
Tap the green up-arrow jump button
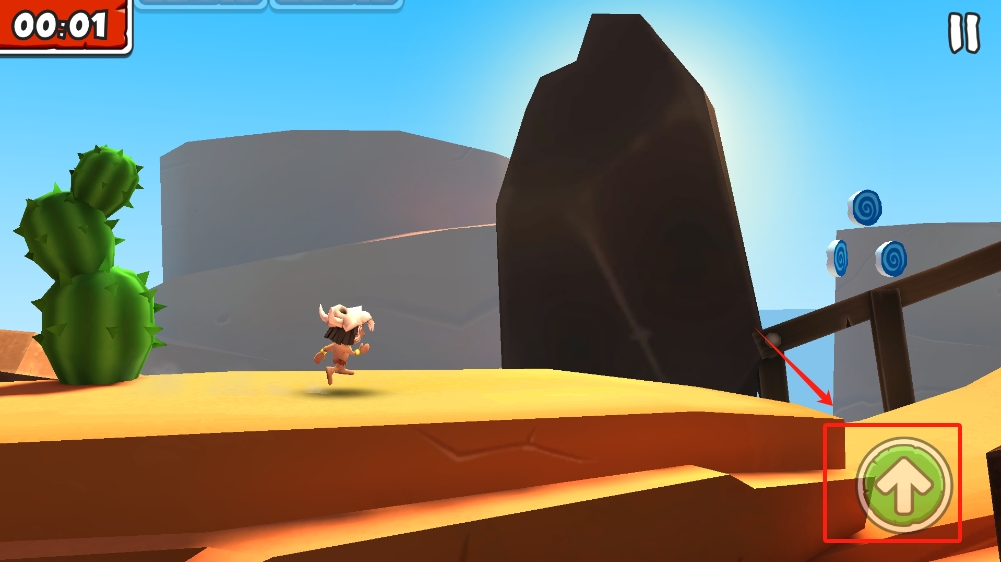click(904, 484)
